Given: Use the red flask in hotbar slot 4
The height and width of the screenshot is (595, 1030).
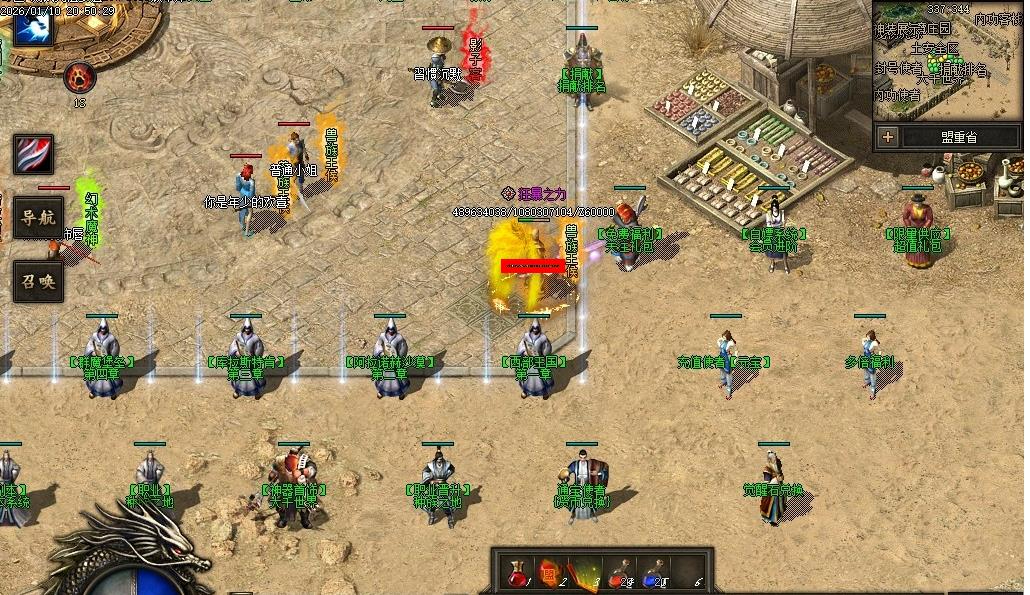Looking at the screenshot, I should tap(620, 573).
